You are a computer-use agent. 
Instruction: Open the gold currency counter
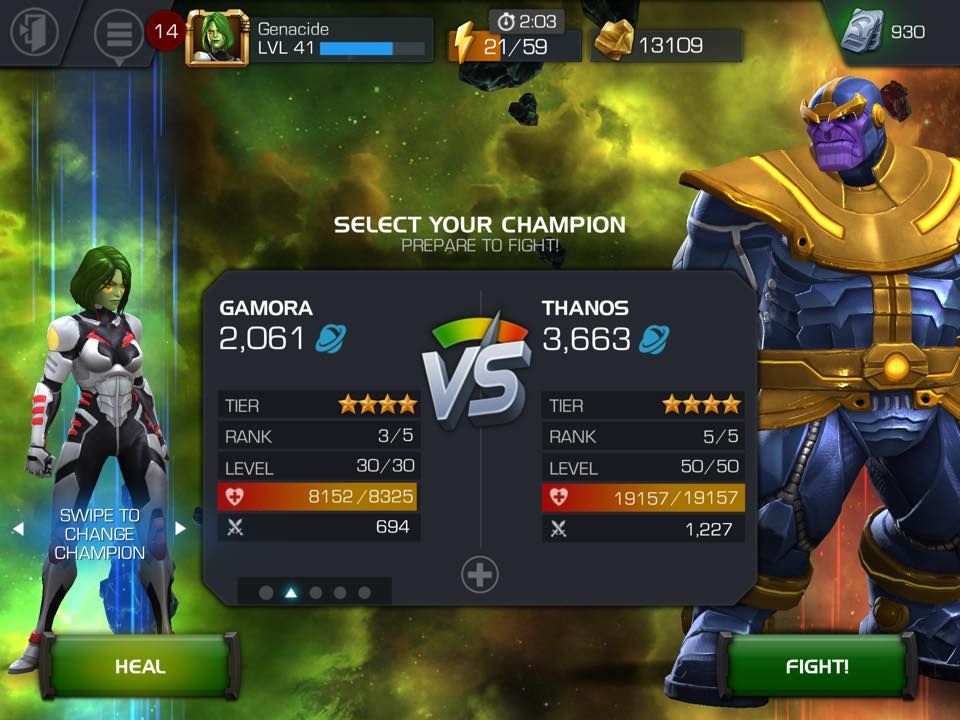666,45
